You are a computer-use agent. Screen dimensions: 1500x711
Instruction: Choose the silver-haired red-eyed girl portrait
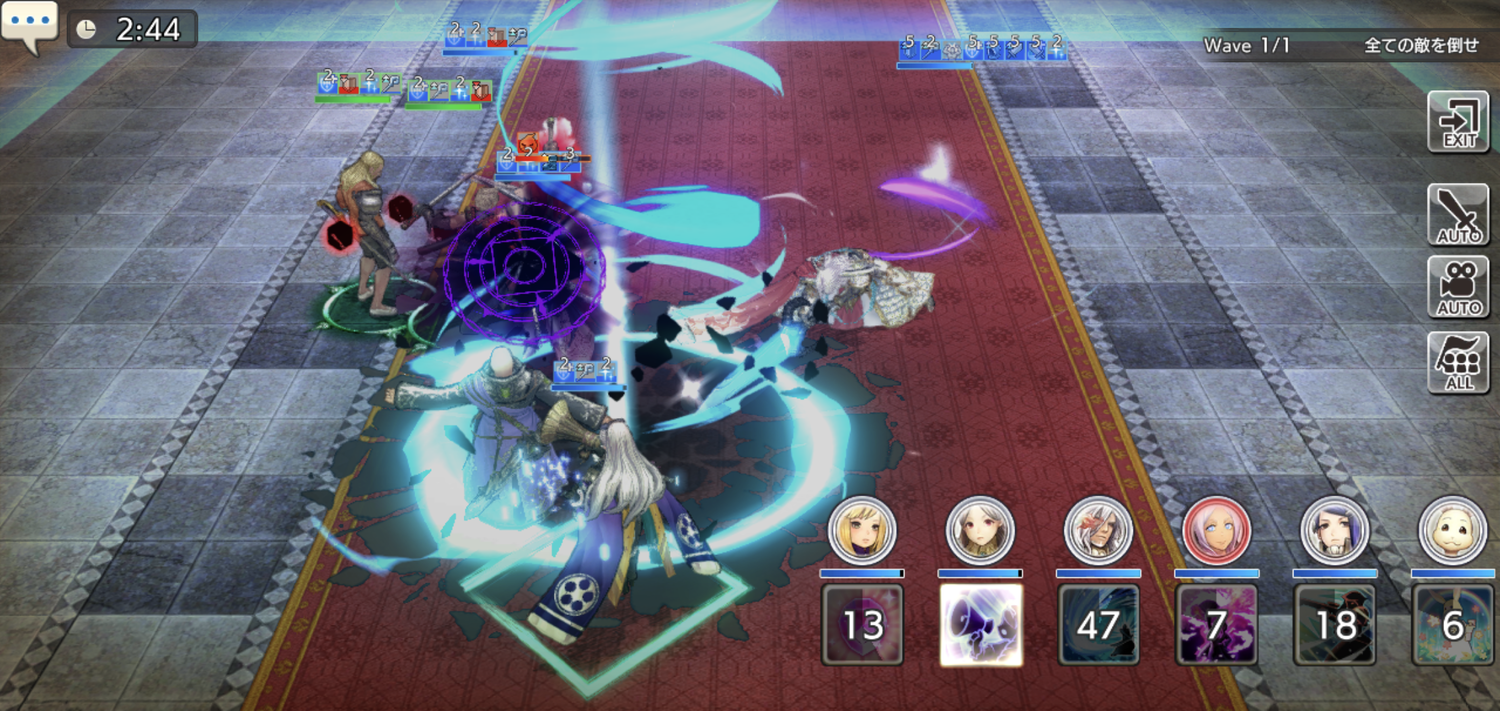980,530
